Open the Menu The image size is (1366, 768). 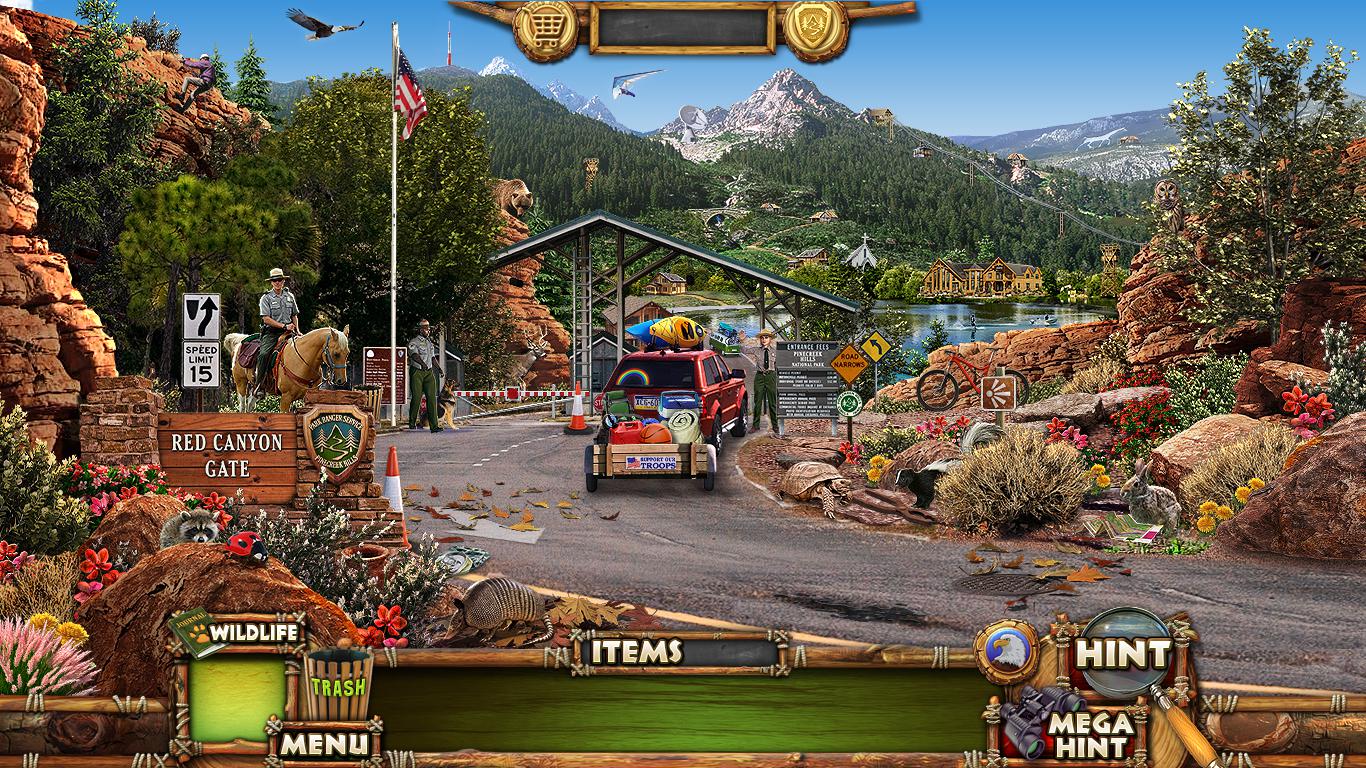pyautogui.click(x=323, y=743)
